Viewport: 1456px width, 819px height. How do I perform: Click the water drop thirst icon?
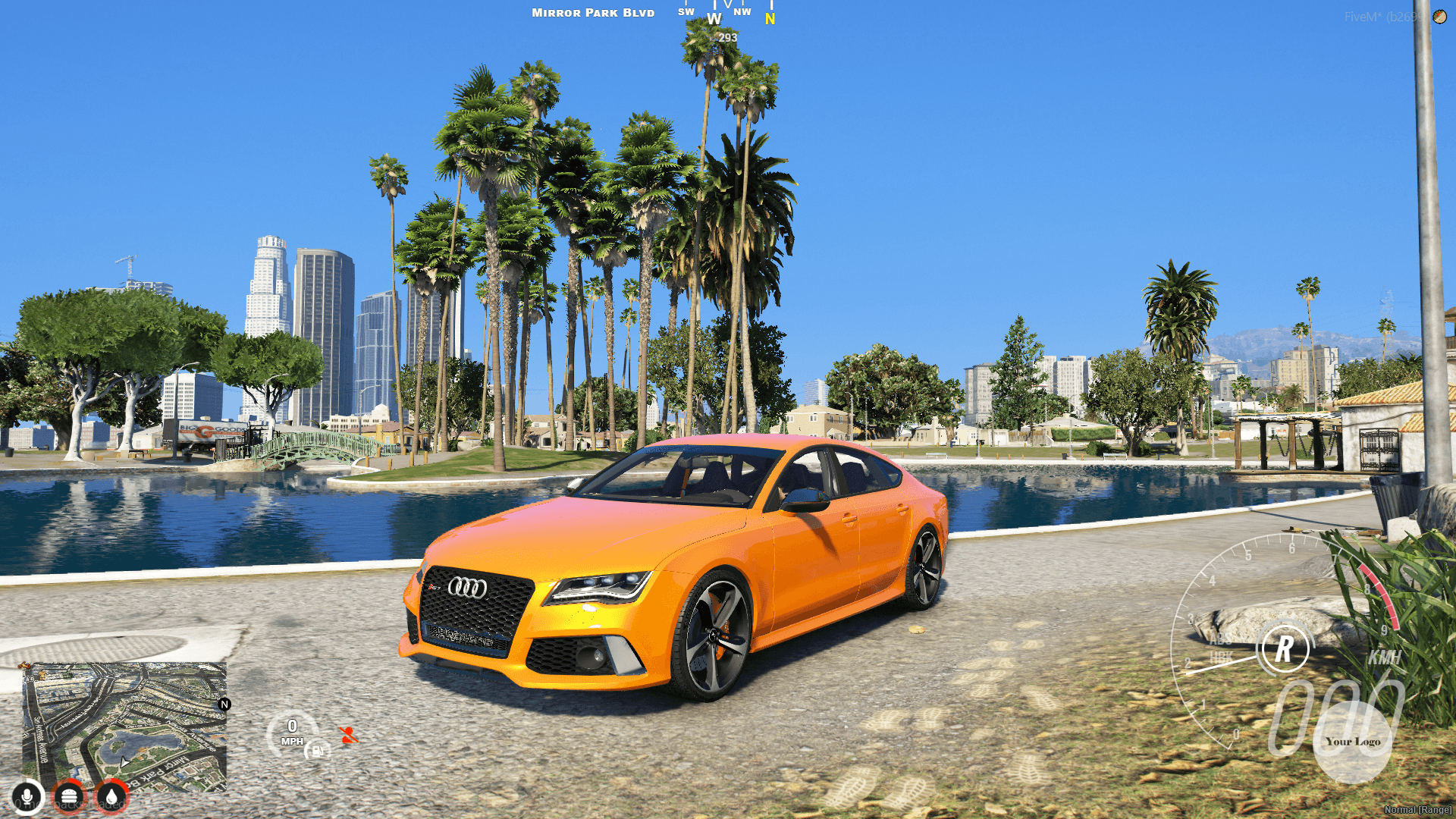pyautogui.click(x=111, y=798)
